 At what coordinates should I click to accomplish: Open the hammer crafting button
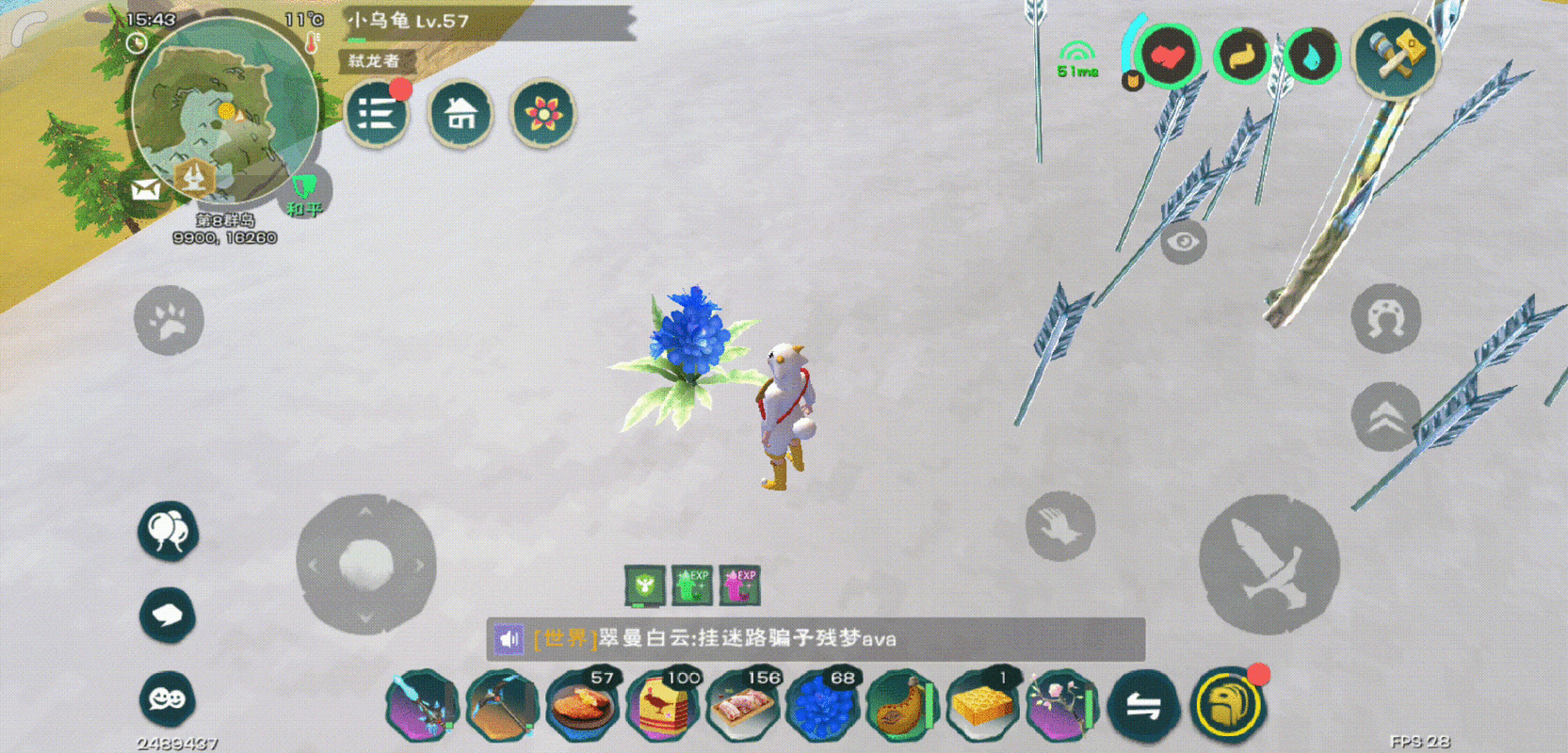click(1396, 56)
